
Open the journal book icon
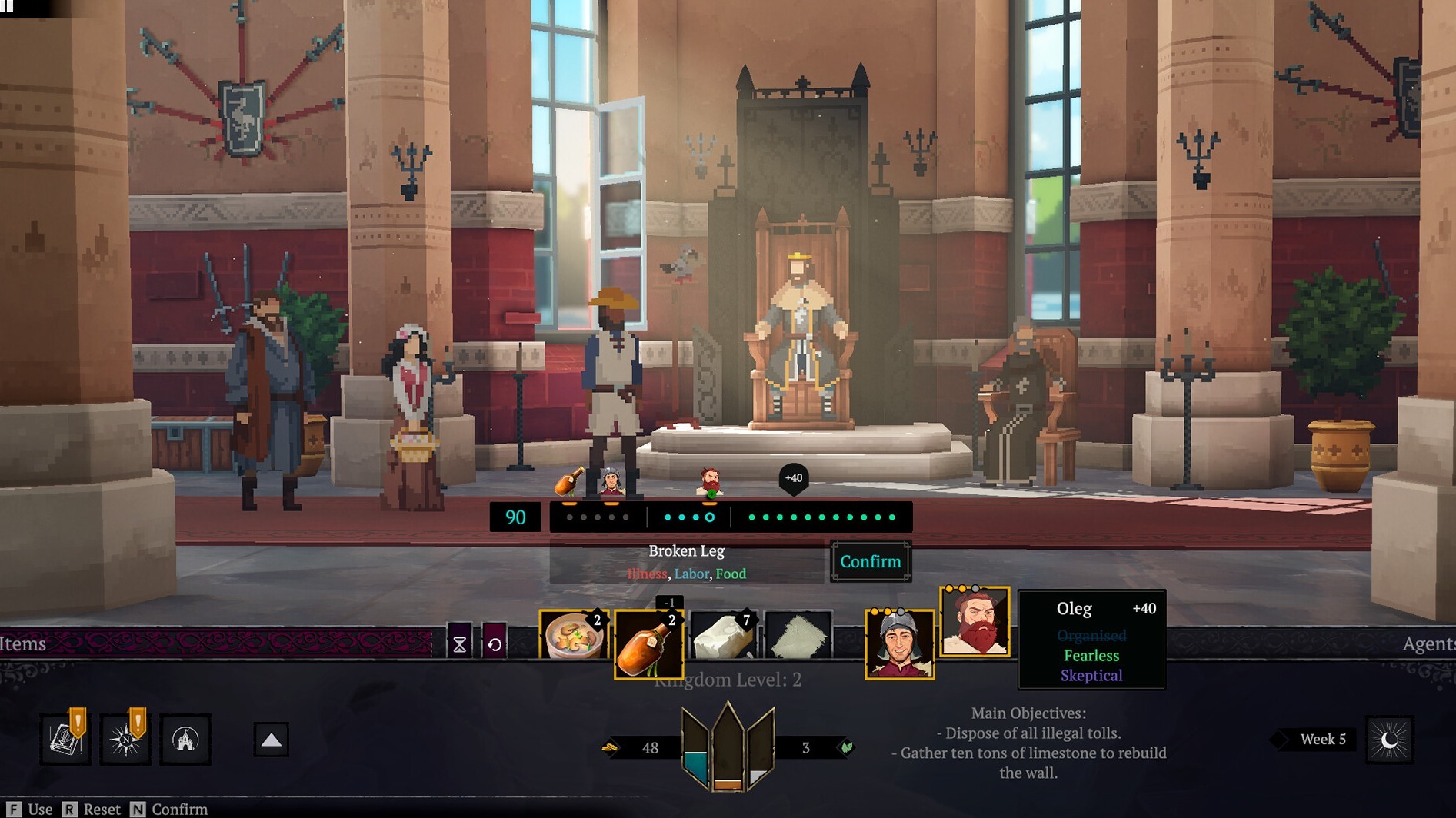coord(65,739)
